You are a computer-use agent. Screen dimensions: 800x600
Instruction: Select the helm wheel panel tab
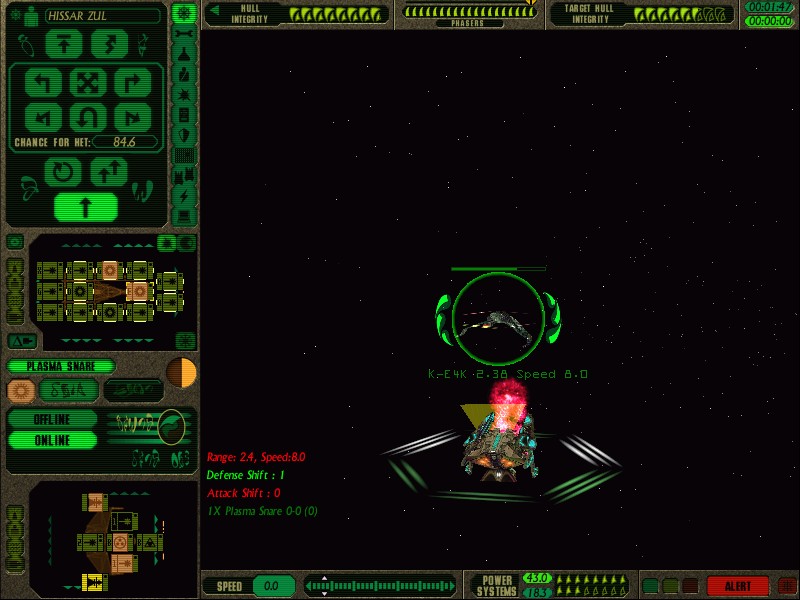(184, 13)
